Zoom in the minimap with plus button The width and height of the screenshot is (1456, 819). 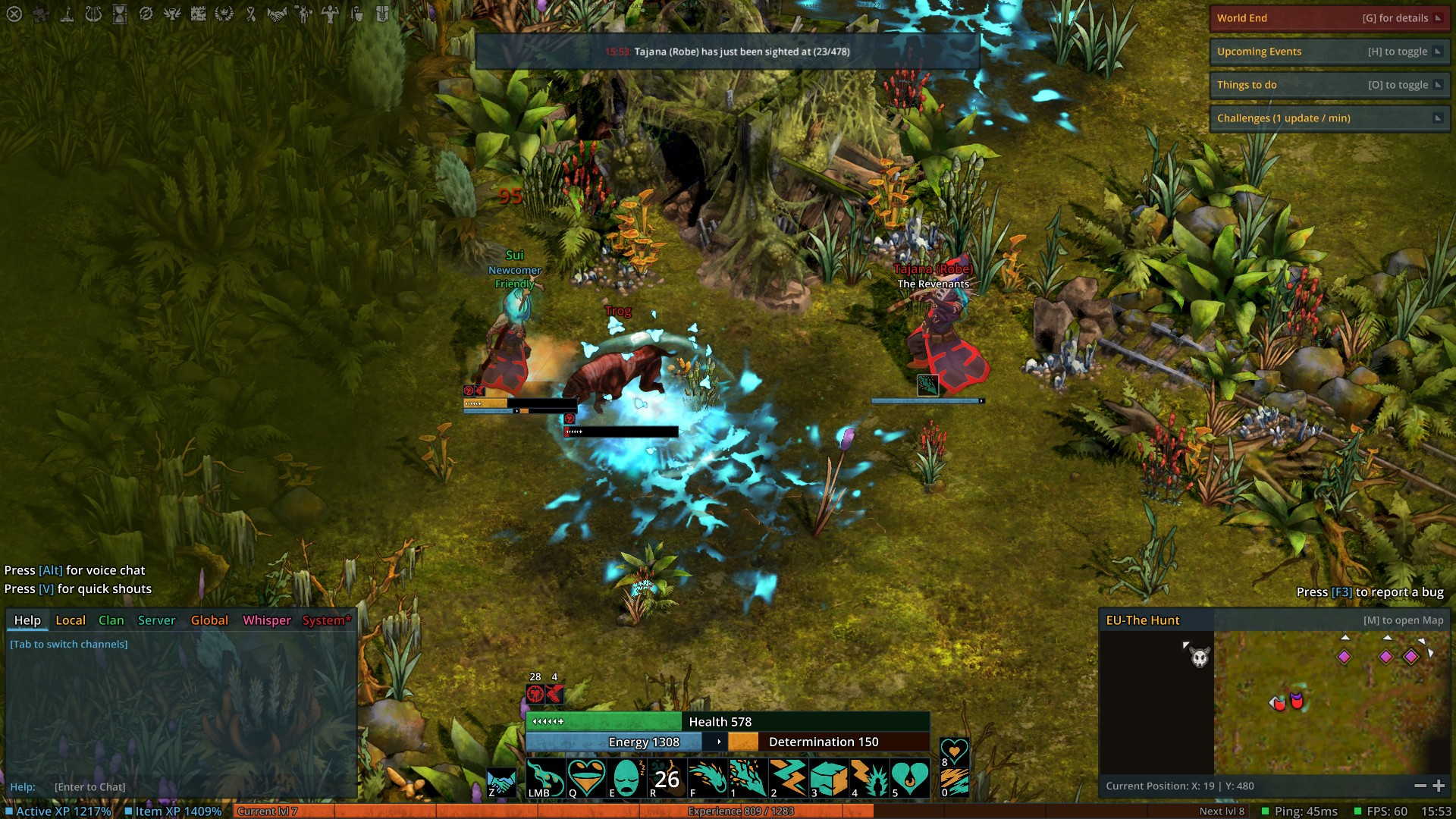pyautogui.click(x=1439, y=786)
